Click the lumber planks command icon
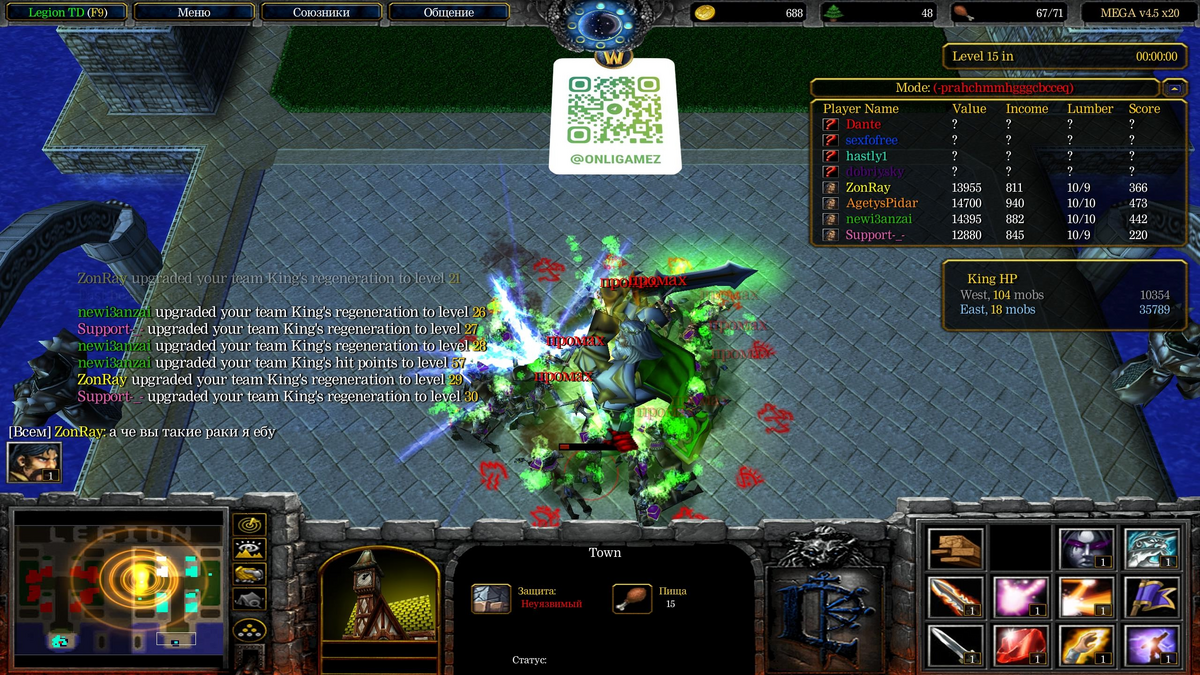1200x675 pixels. coord(956,548)
